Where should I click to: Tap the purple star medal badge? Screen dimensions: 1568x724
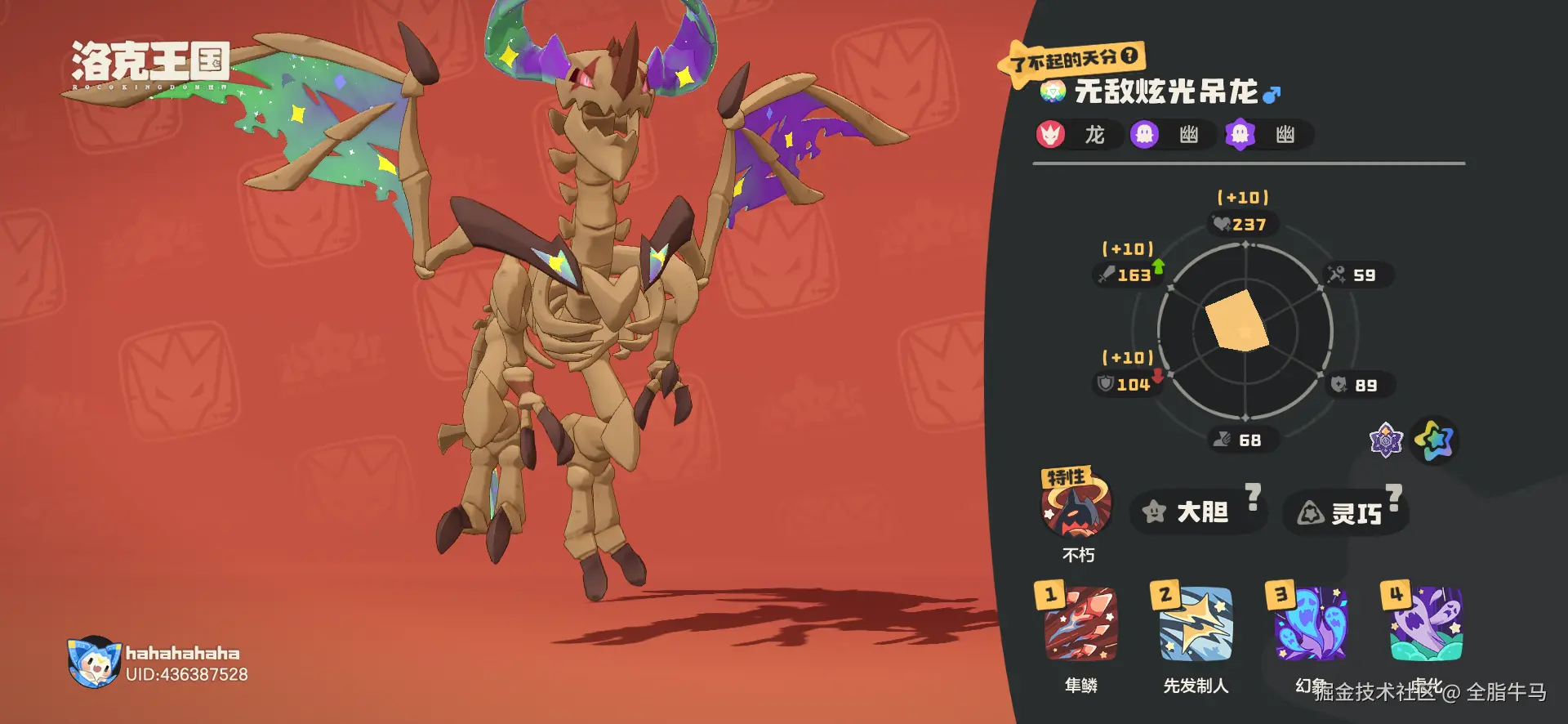[1386, 440]
